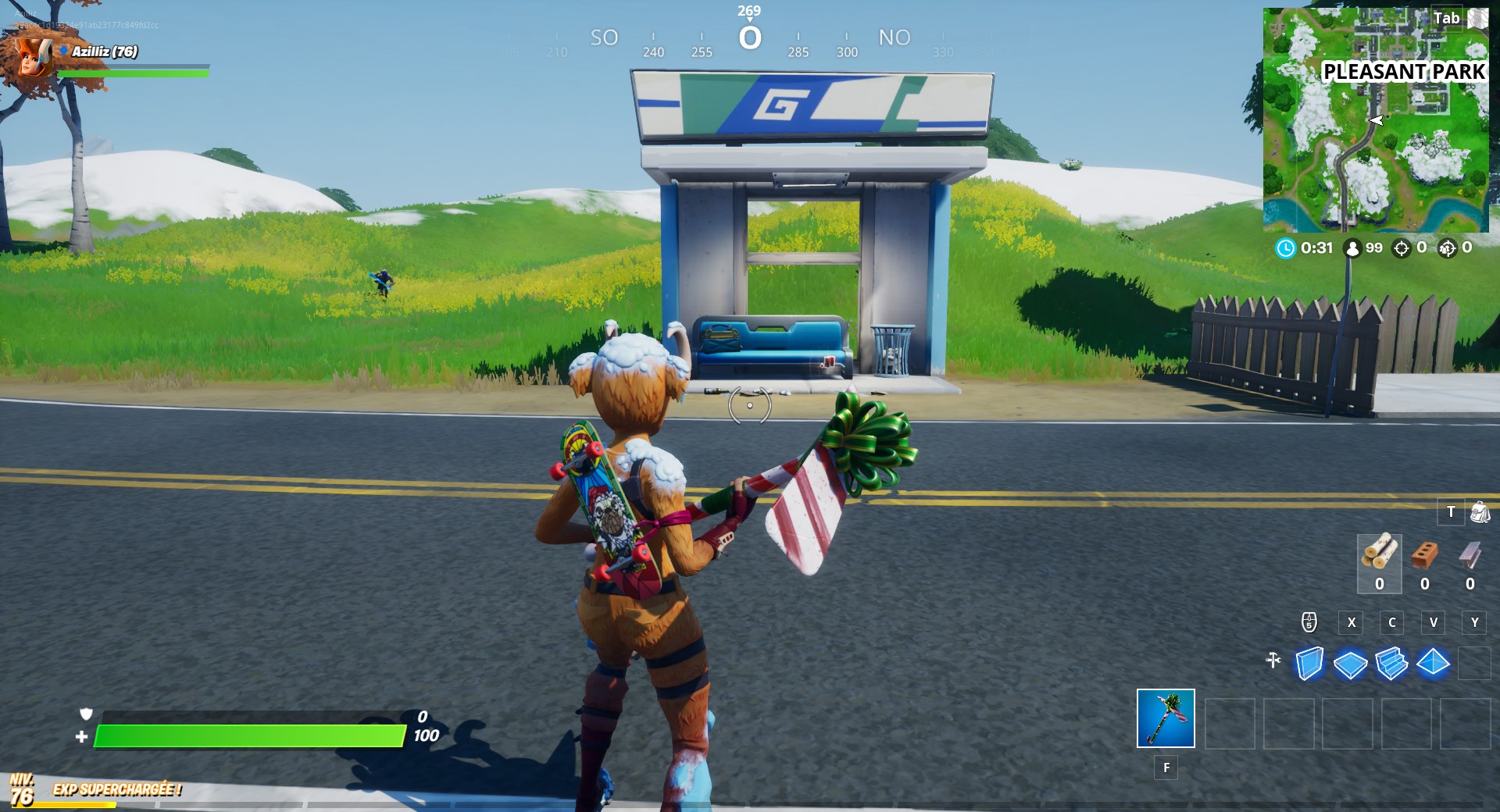Click the PLEASANT PARK location label
The image size is (1500, 812).
pyautogui.click(x=1403, y=72)
